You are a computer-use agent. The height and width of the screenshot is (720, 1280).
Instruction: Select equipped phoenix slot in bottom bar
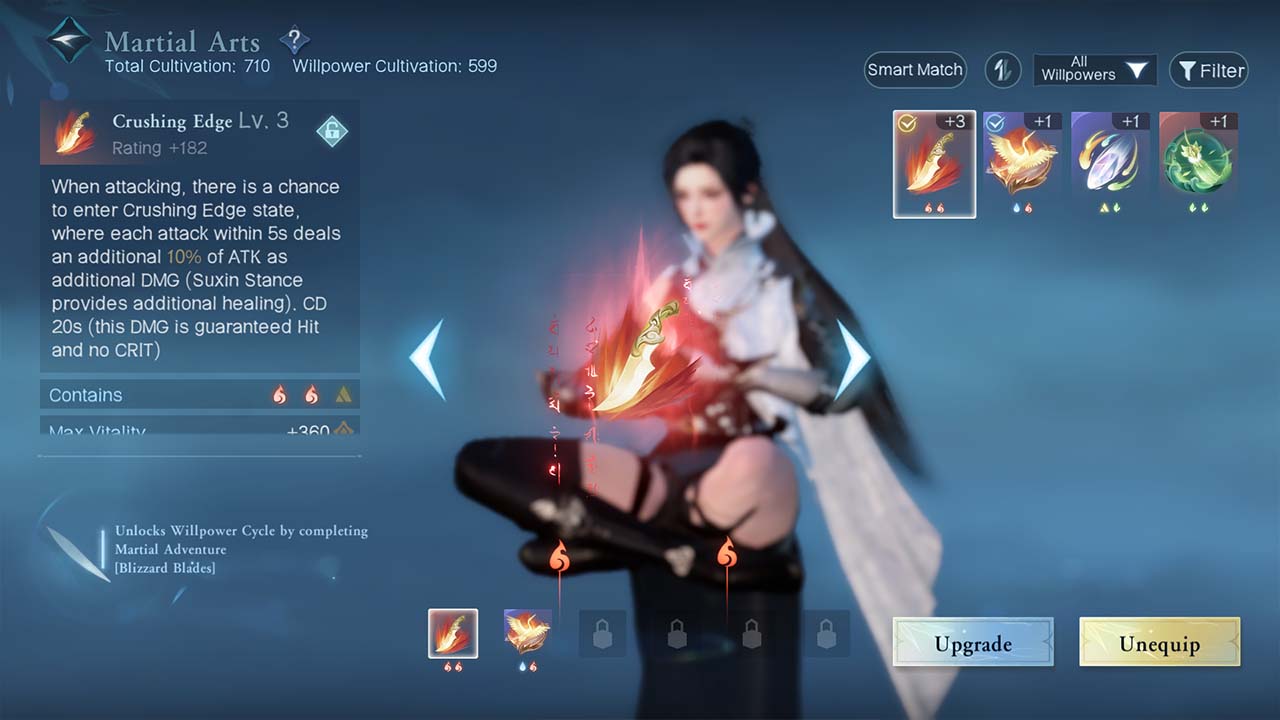527,633
